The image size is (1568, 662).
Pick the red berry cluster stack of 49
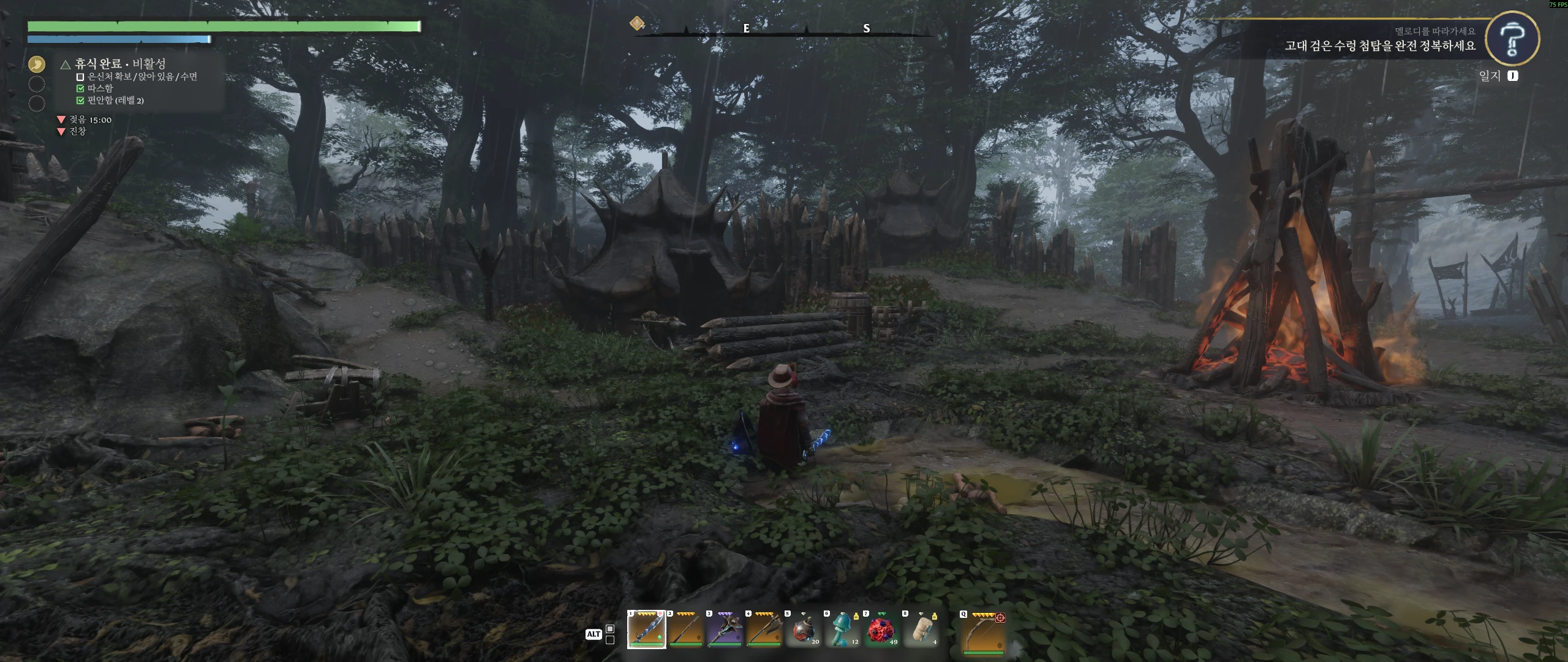click(881, 630)
